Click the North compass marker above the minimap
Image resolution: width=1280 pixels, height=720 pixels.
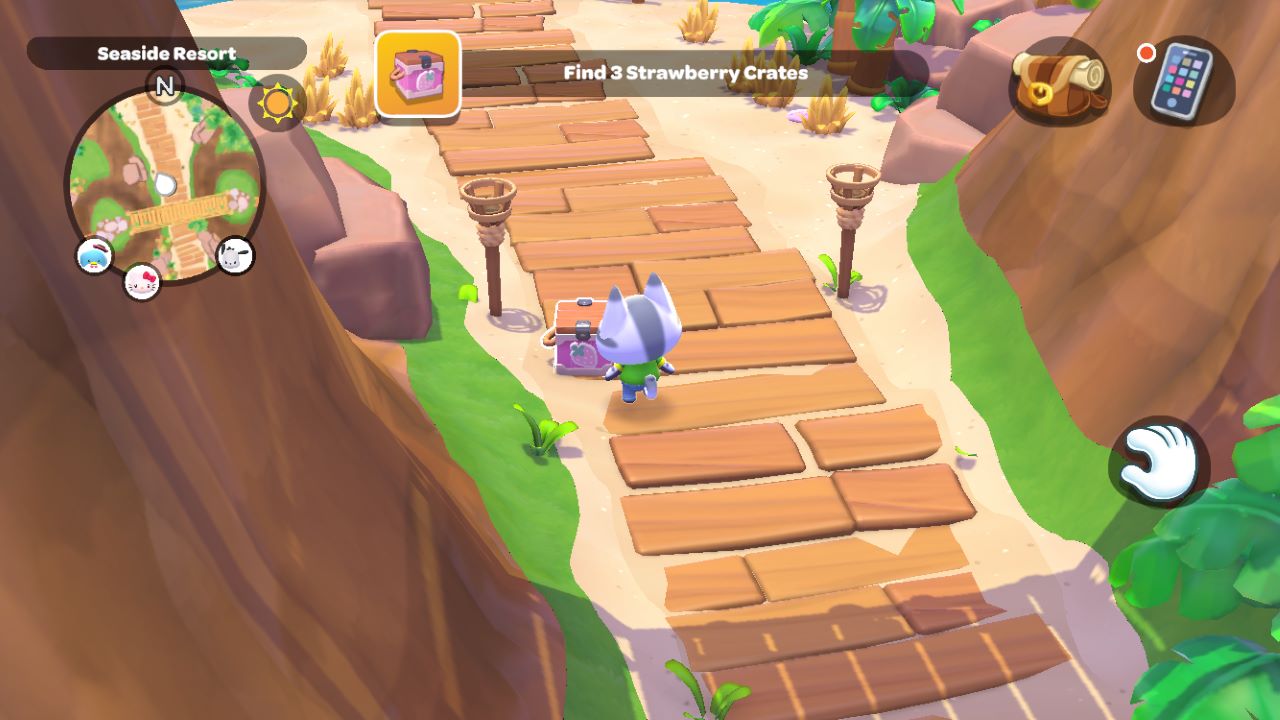pos(165,87)
